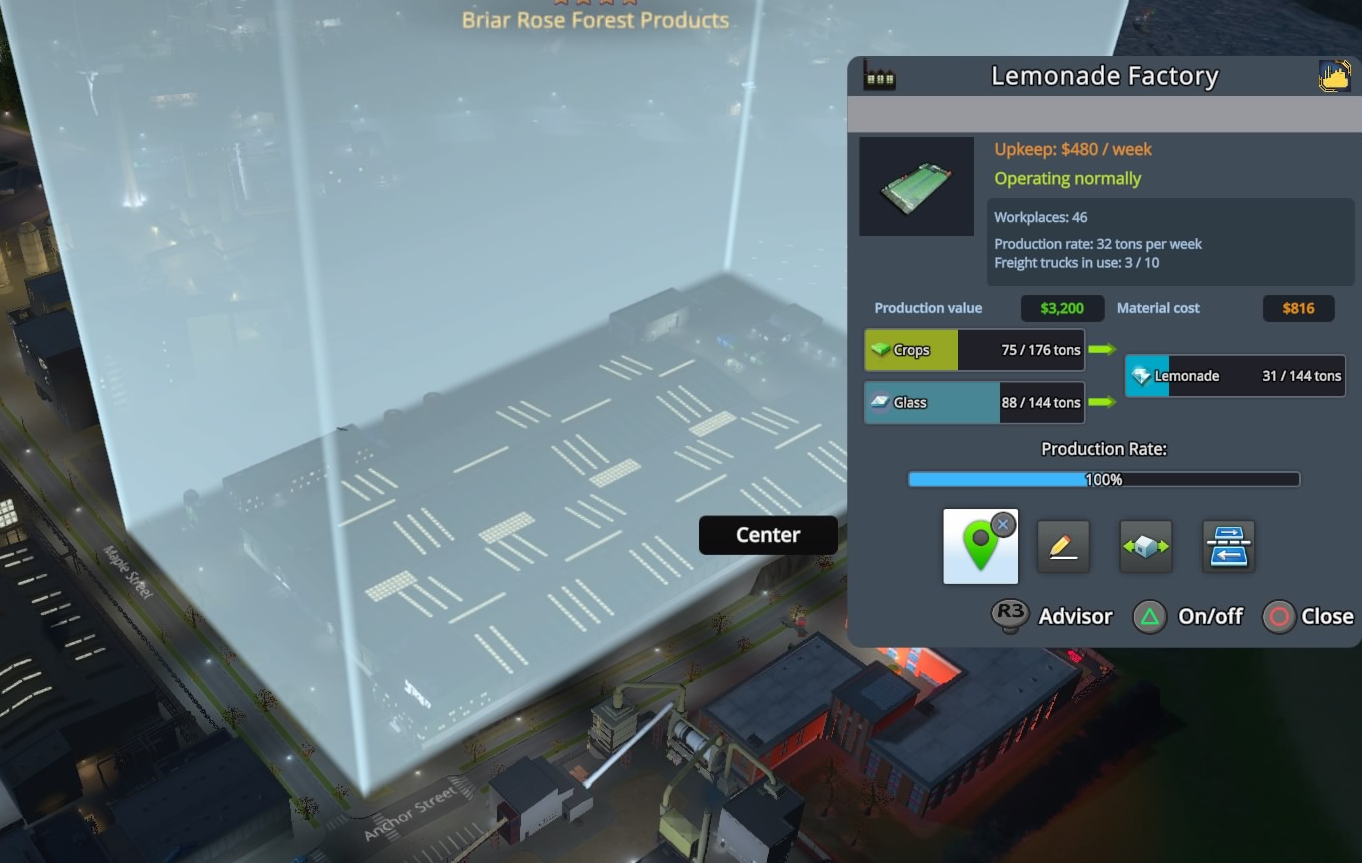Open the yellow industry icon in panel header
The width and height of the screenshot is (1362, 863).
pos(1334,76)
